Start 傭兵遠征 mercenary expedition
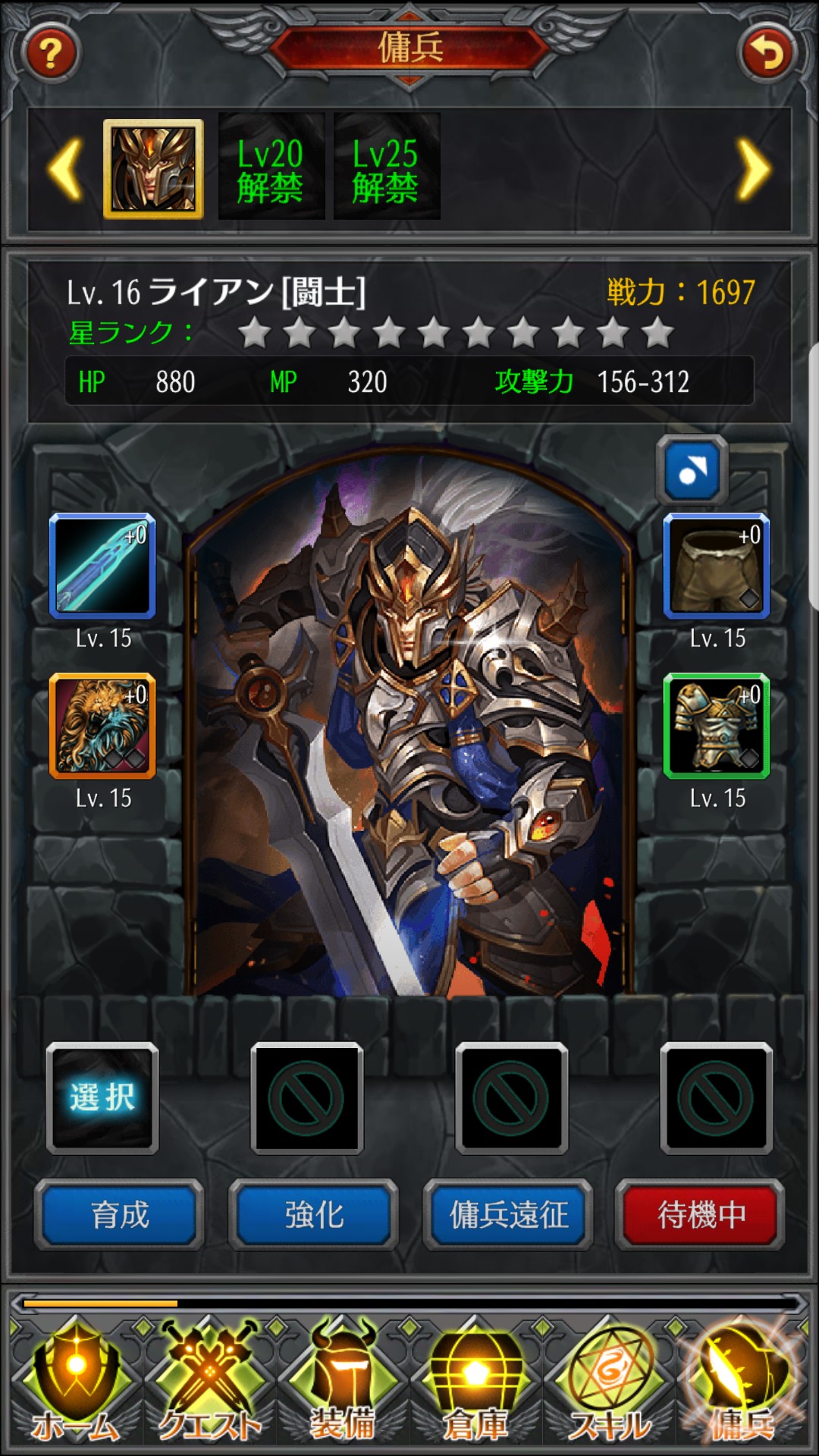This screenshot has height=1456, width=819. tap(508, 1215)
